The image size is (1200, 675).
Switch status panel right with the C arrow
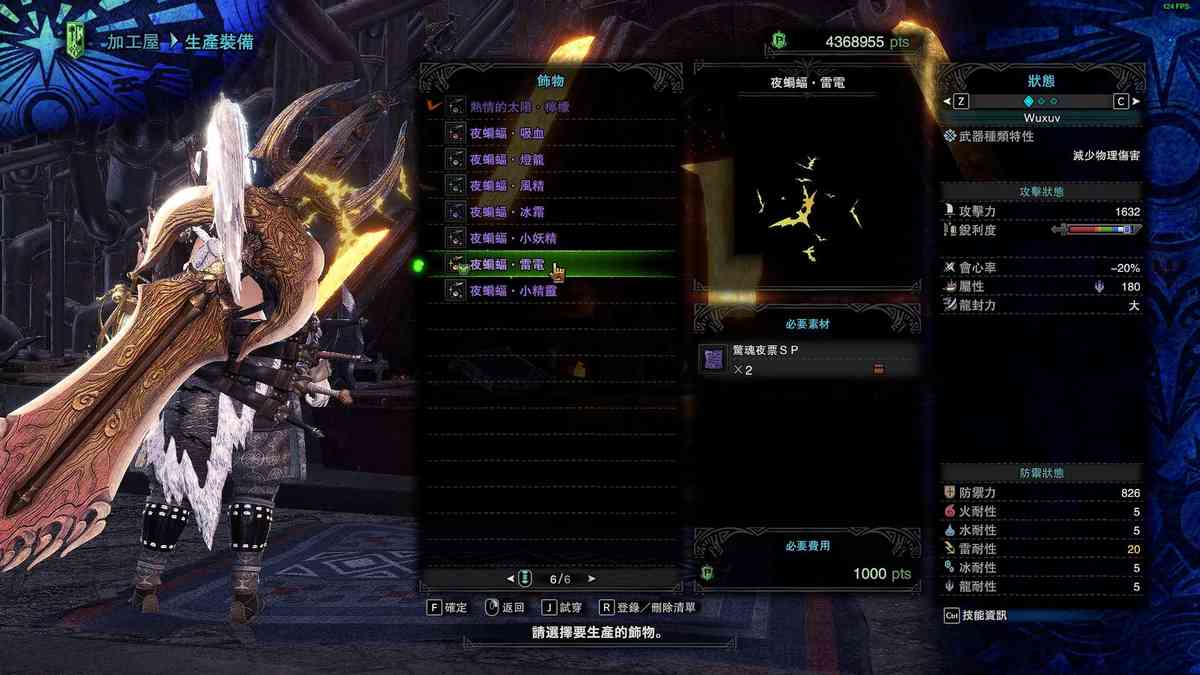tap(1123, 101)
